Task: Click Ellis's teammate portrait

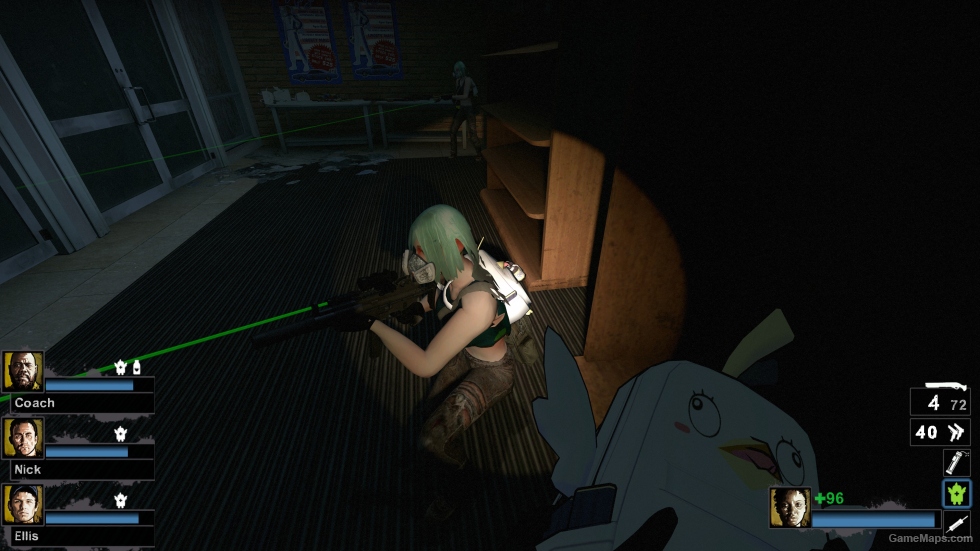Action: click(23, 505)
